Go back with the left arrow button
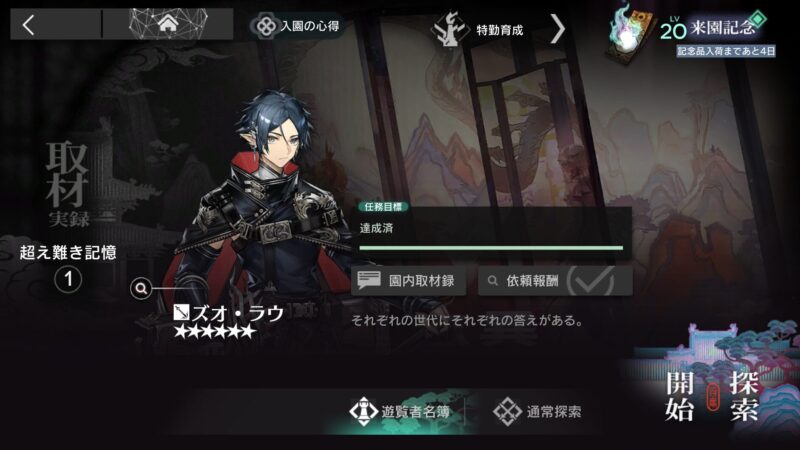Screen dimensions: 800x450 point(28,25)
